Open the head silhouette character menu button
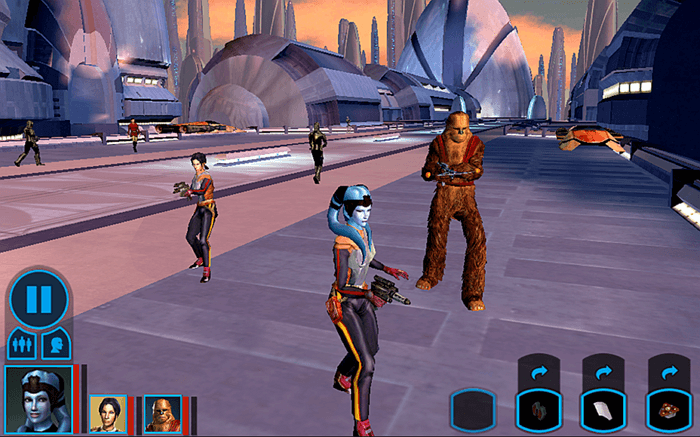This screenshot has height=437, width=700. pyautogui.click(x=55, y=345)
